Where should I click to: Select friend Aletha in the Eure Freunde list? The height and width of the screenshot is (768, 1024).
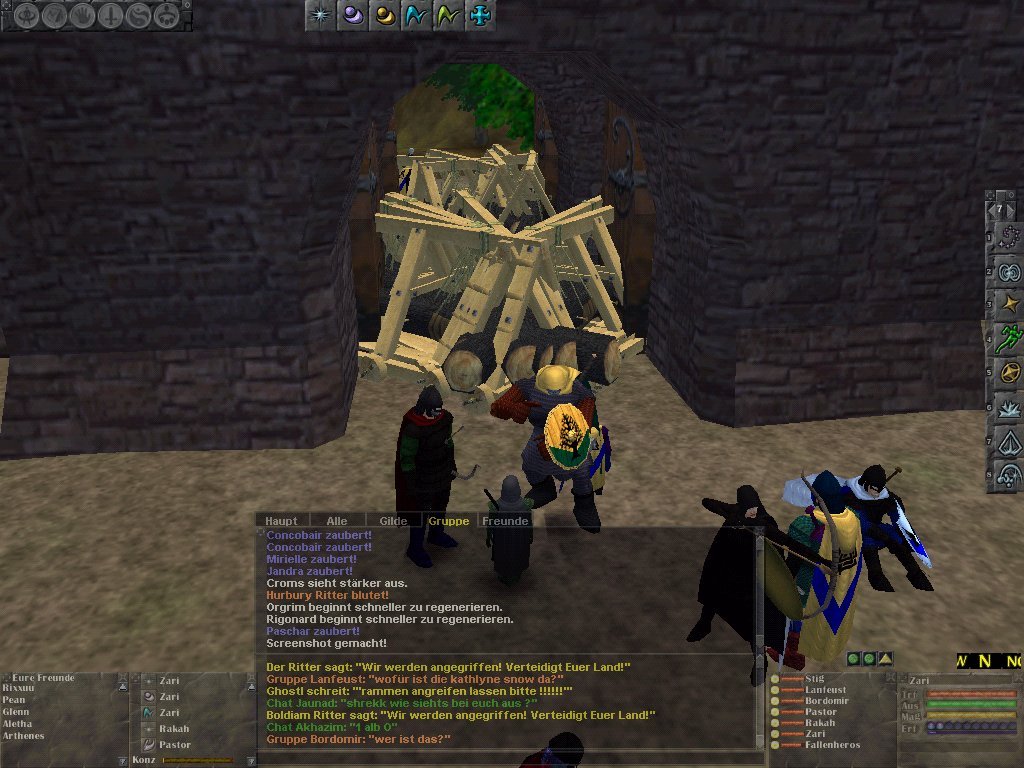(x=17, y=723)
